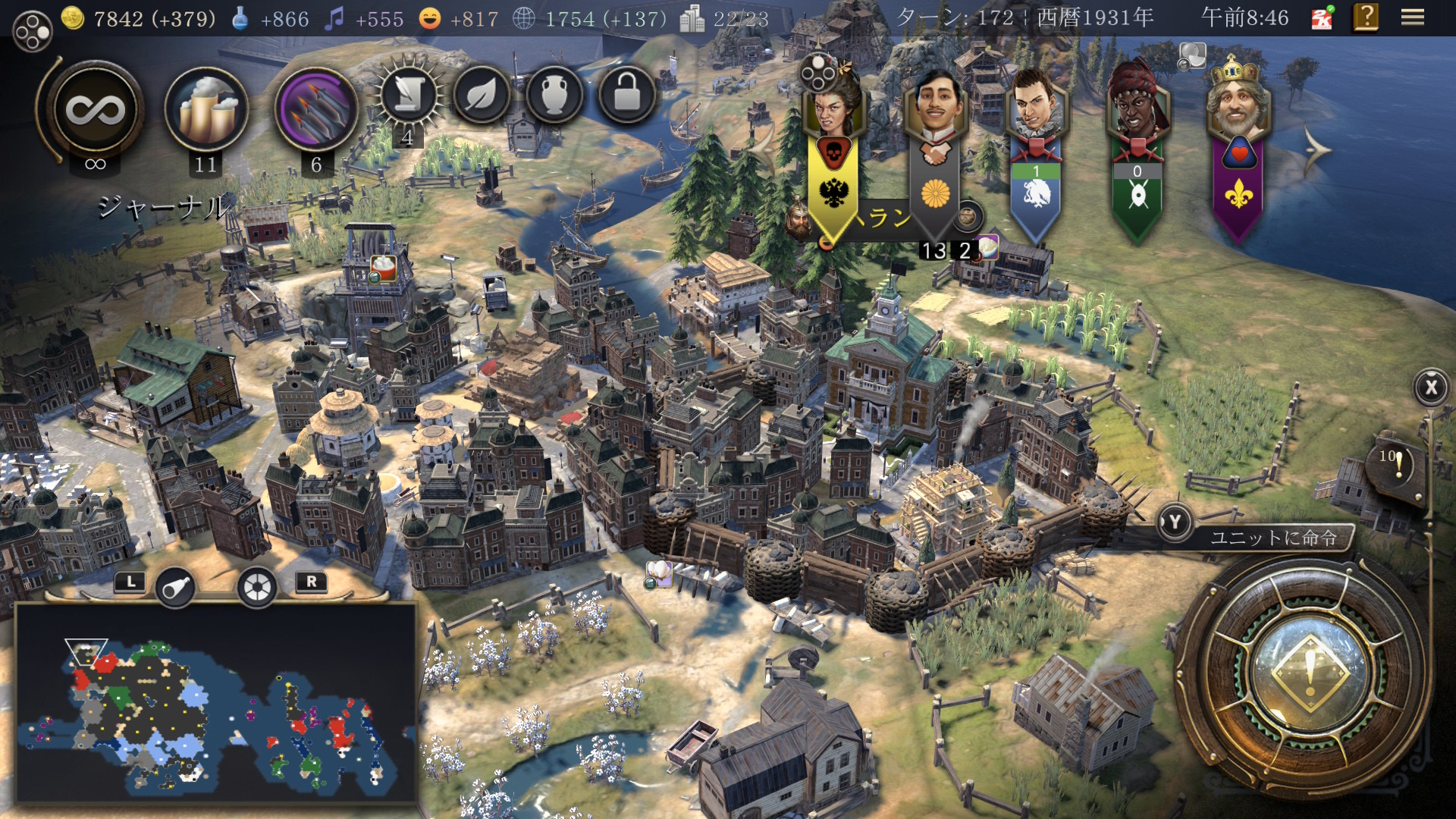Image resolution: width=1456 pixels, height=819 pixels.
Task: Open the amphora vase panel
Action: (x=554, y=96)
